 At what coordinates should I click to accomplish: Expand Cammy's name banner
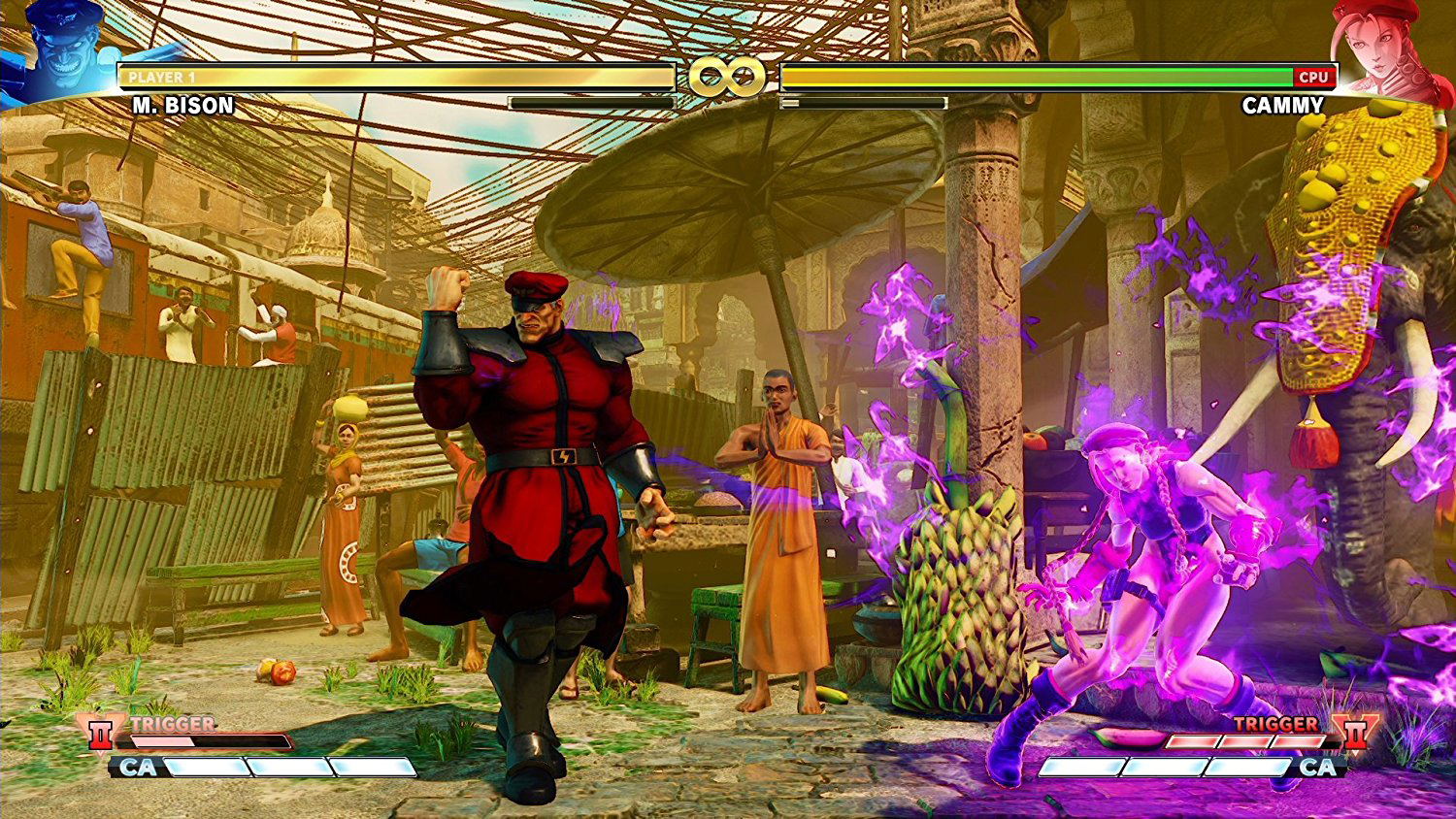[x=1281, y=106]
